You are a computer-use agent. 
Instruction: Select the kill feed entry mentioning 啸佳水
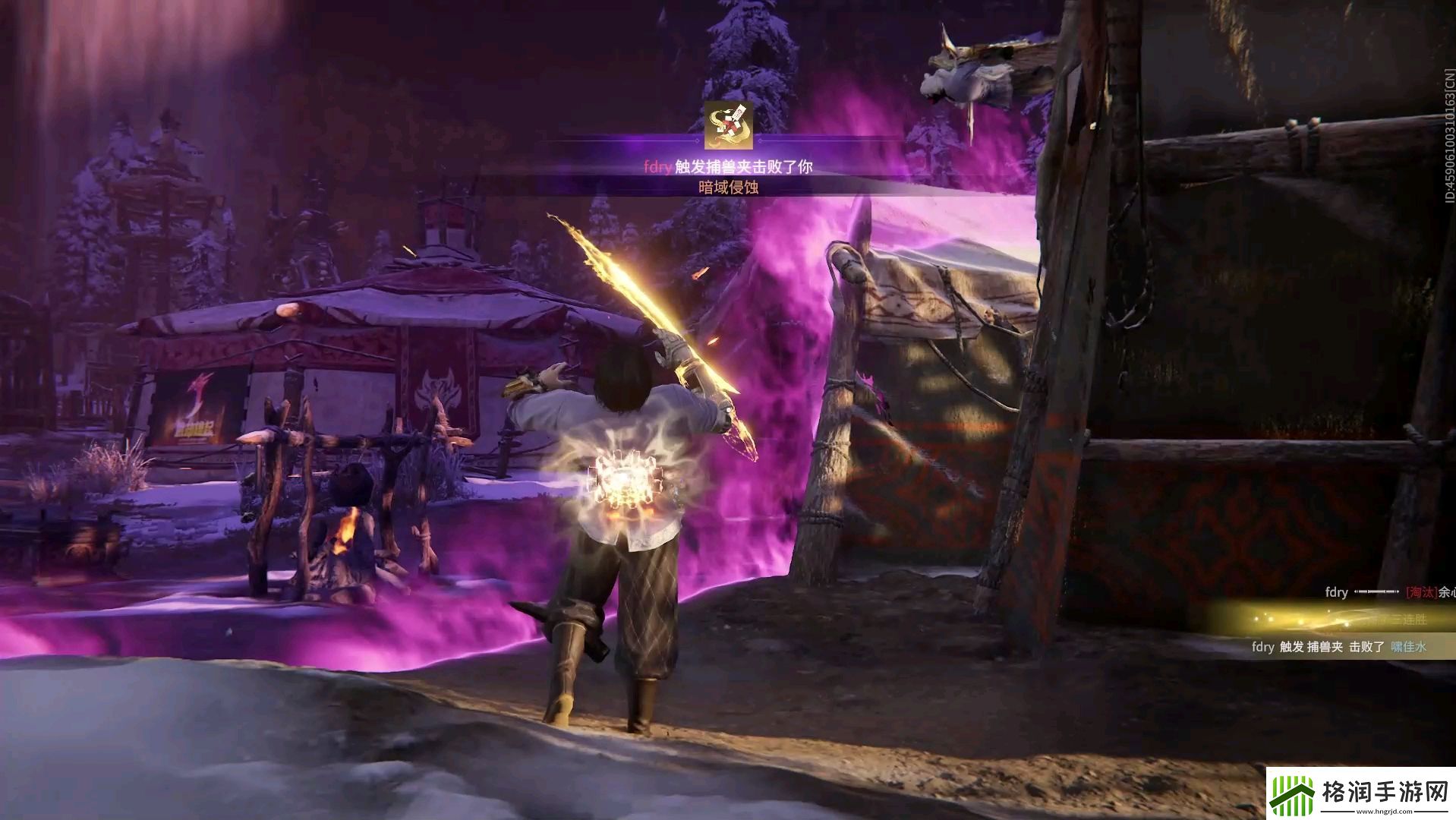pyautogui.click(x=1339, y=647)
